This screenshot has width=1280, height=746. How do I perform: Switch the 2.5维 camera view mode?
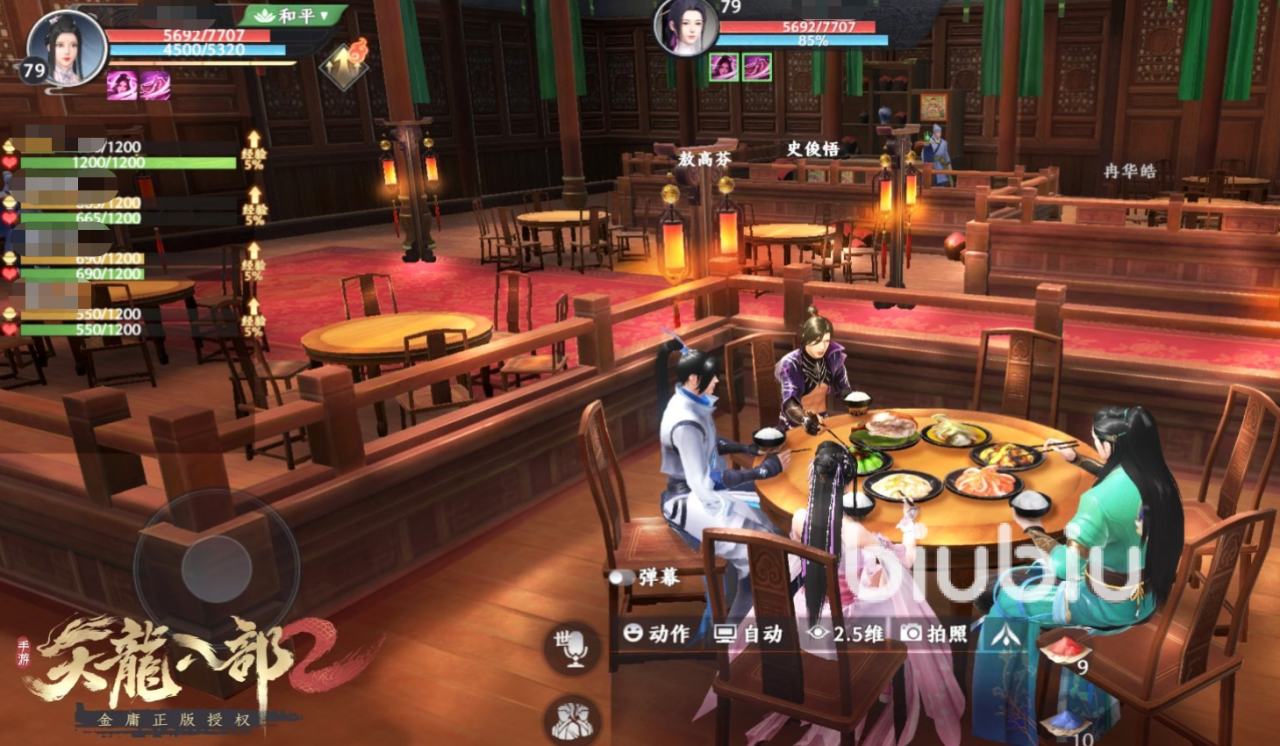(x=846, y=633)
